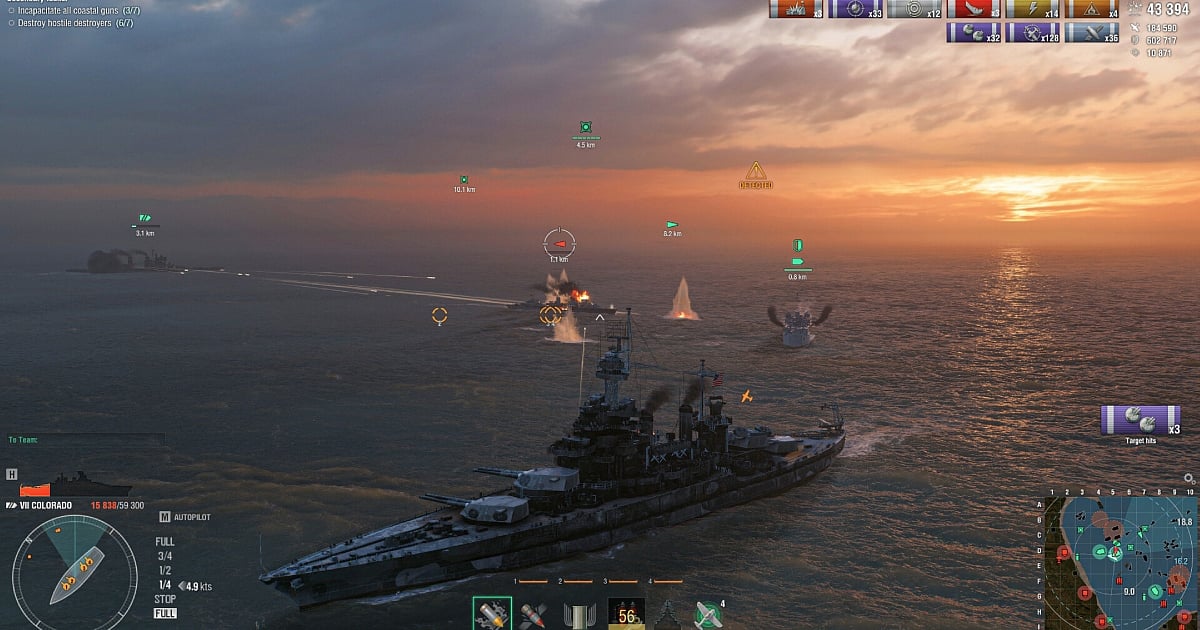1200x630 pixels.
Task: Use the Repair Party consumable on cooldown
Action: [626, 613]
